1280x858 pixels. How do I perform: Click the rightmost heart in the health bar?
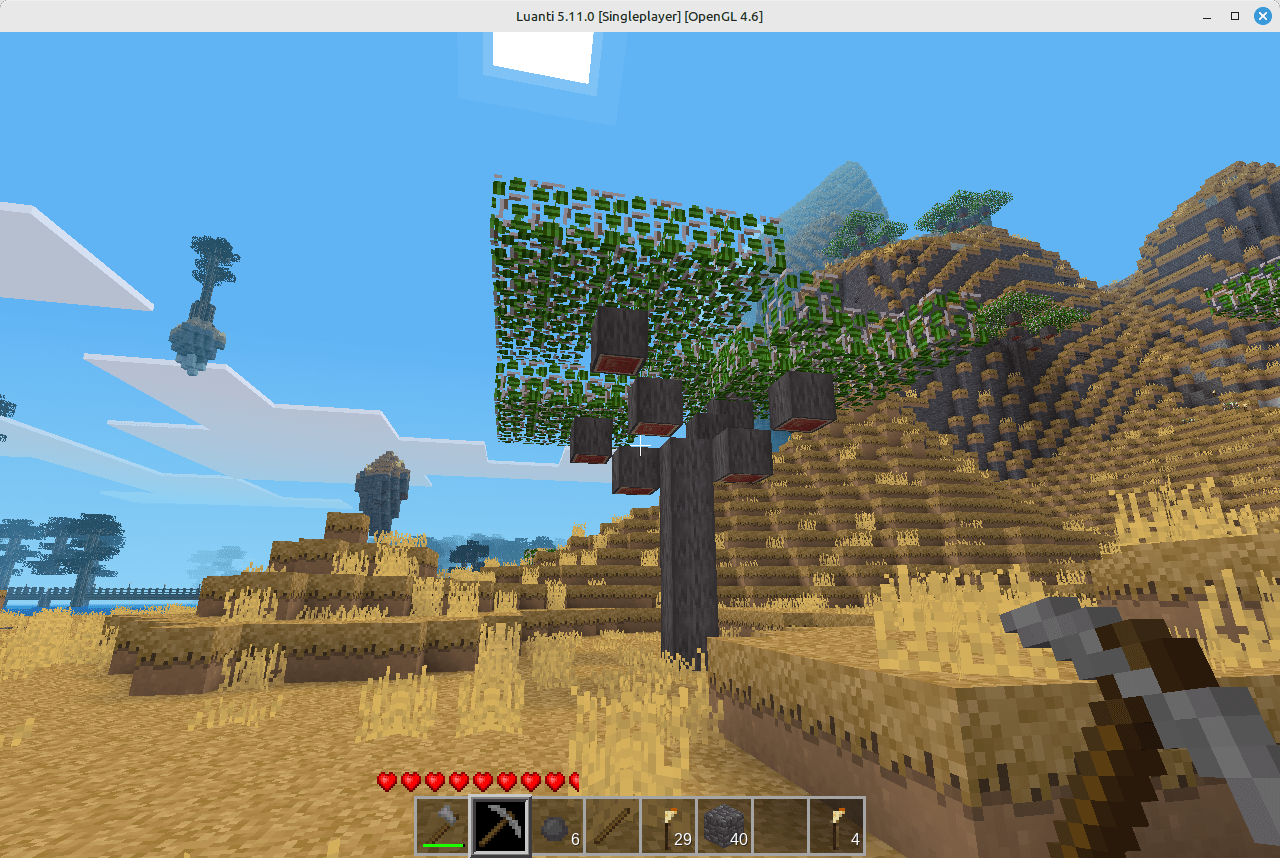575,781
